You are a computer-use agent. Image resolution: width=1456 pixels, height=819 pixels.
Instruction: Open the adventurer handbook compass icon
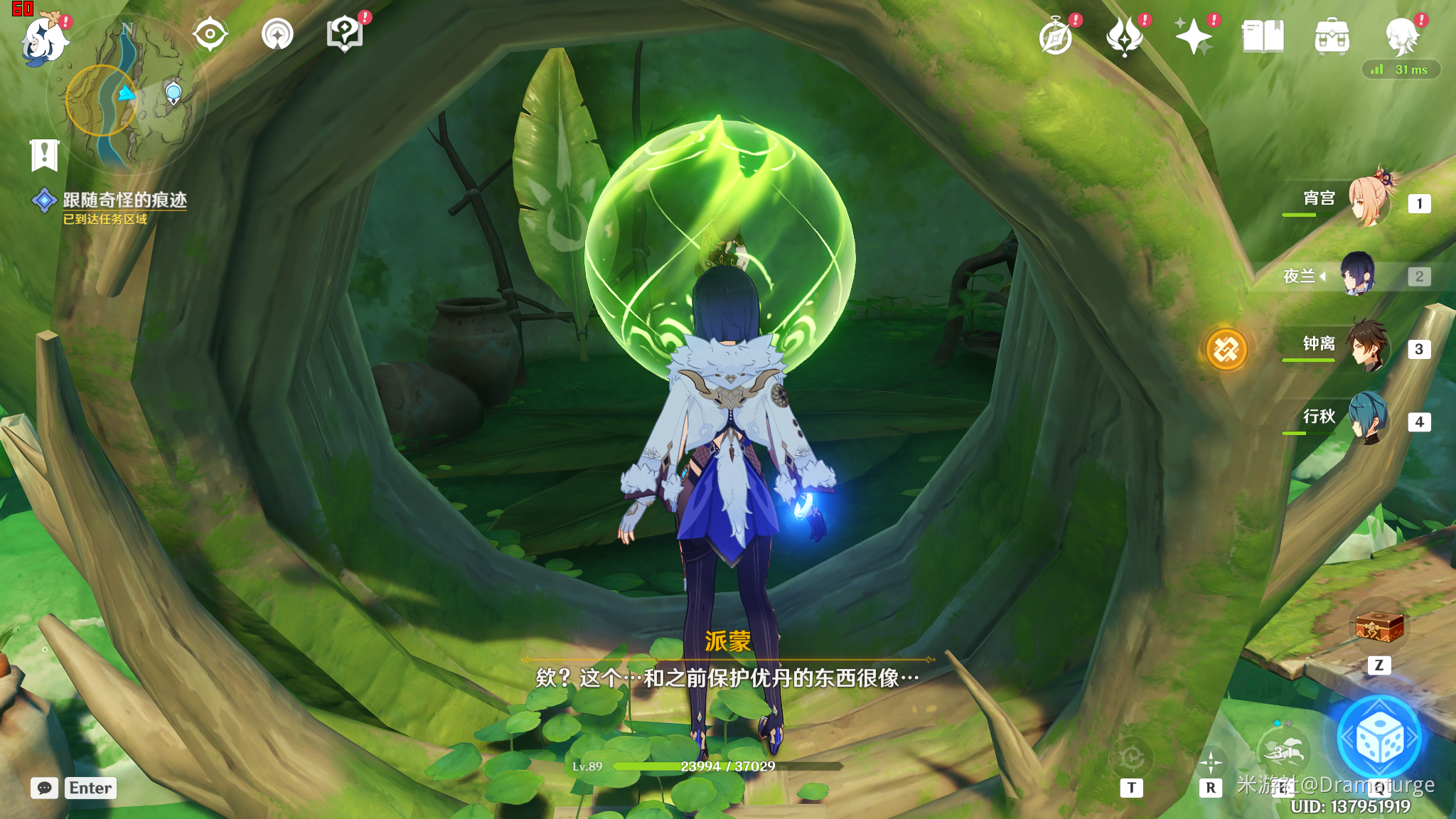[1056, 37]
